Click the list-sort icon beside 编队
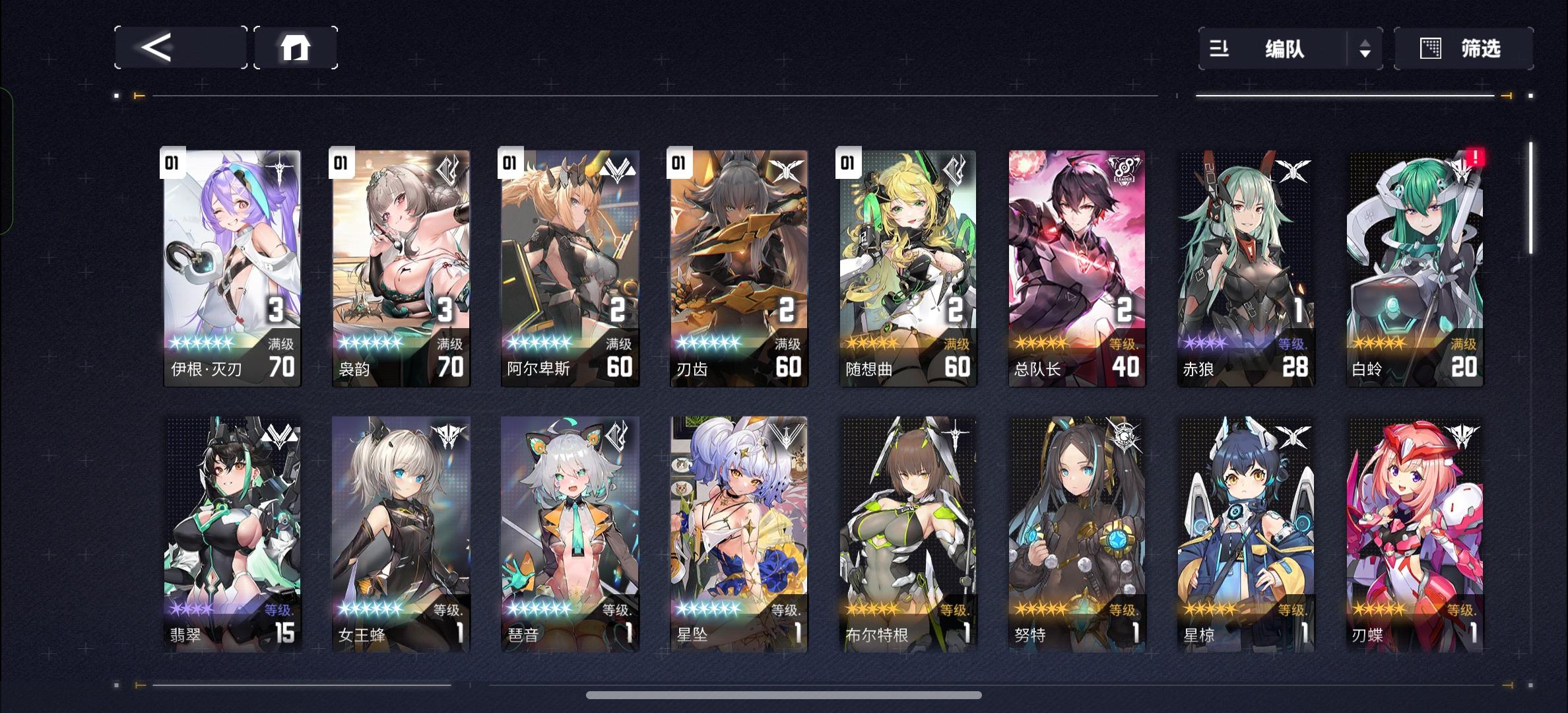 [1220, 49]
